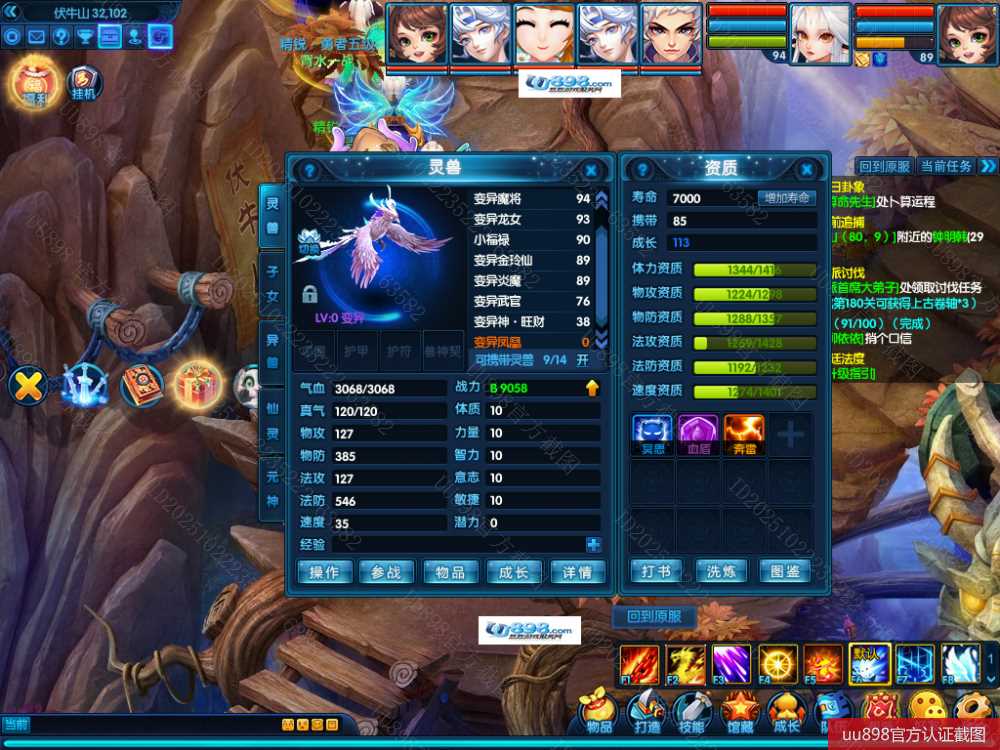This screenshot has width=1000, height=750.
Task: Close the 灵兽 pet panel
Action: pyautogui.click(x=591, y=171)
